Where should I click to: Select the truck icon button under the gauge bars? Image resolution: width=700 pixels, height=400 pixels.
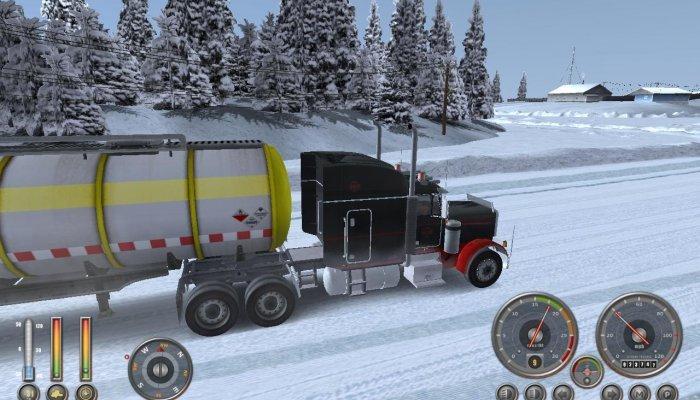pos(57,392)
